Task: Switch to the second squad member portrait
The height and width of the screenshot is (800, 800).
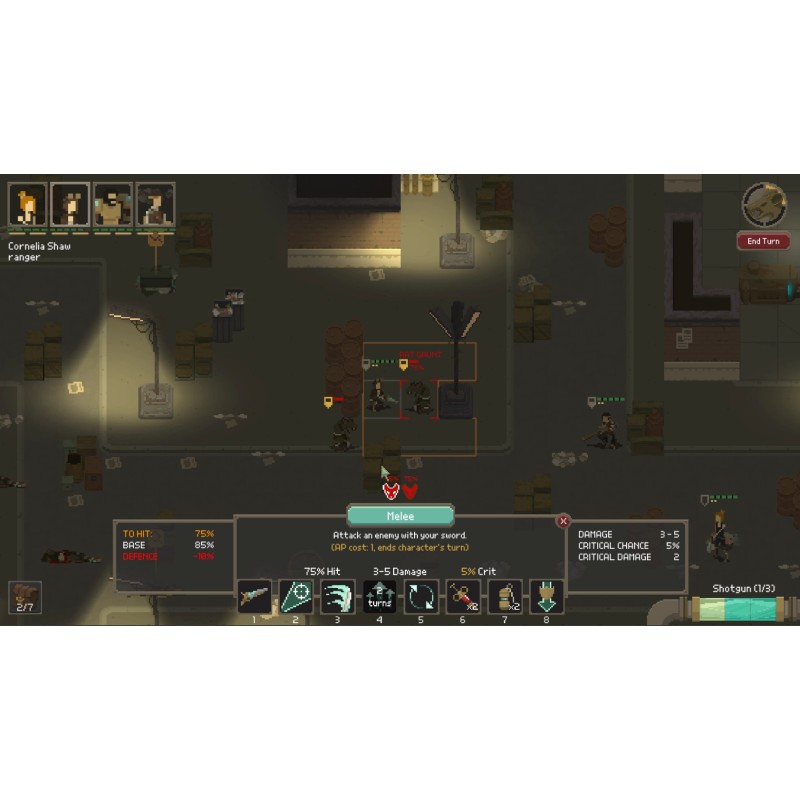Action: 70,204
